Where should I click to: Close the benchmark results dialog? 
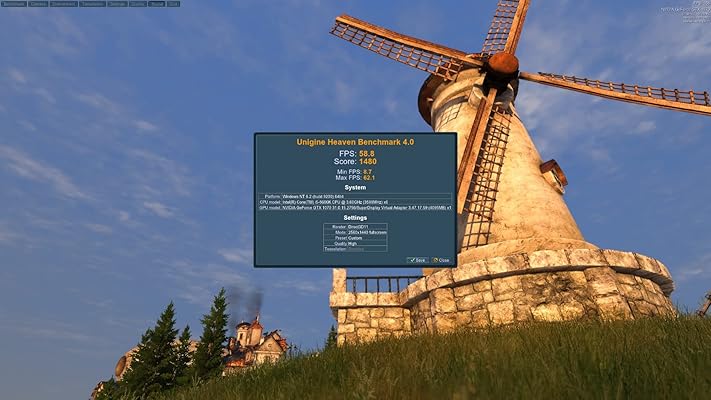[x=441, y=260]
